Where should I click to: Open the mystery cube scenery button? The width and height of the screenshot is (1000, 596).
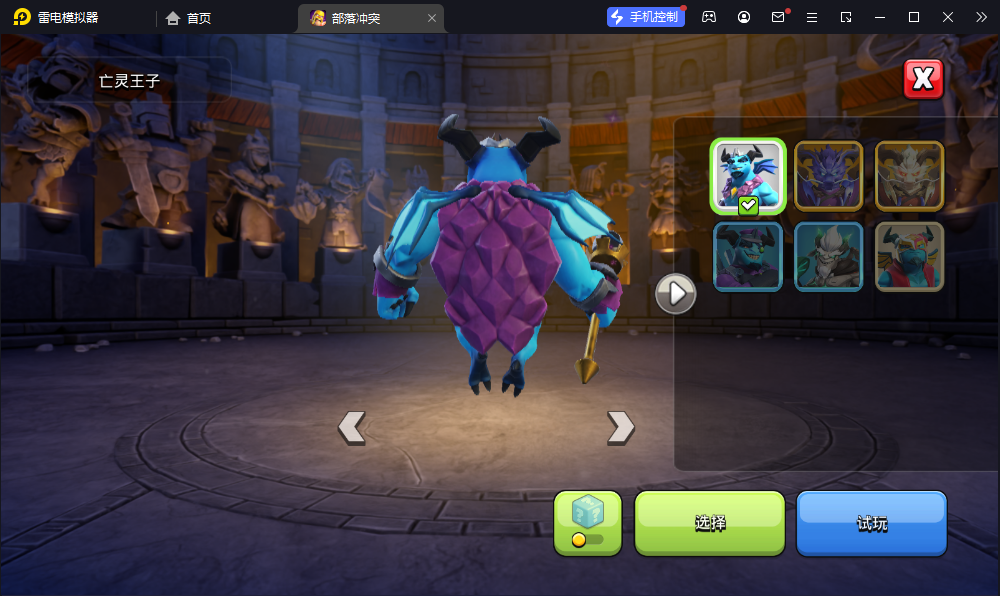[588, 523]
